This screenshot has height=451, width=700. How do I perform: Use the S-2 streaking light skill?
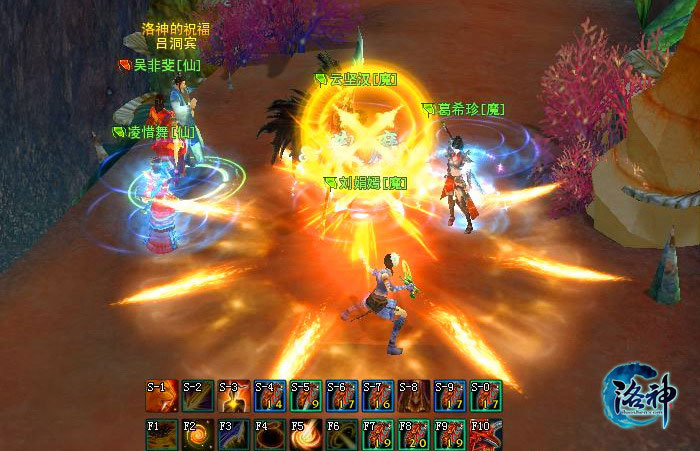pyautogui.click(x=196, y=396)
